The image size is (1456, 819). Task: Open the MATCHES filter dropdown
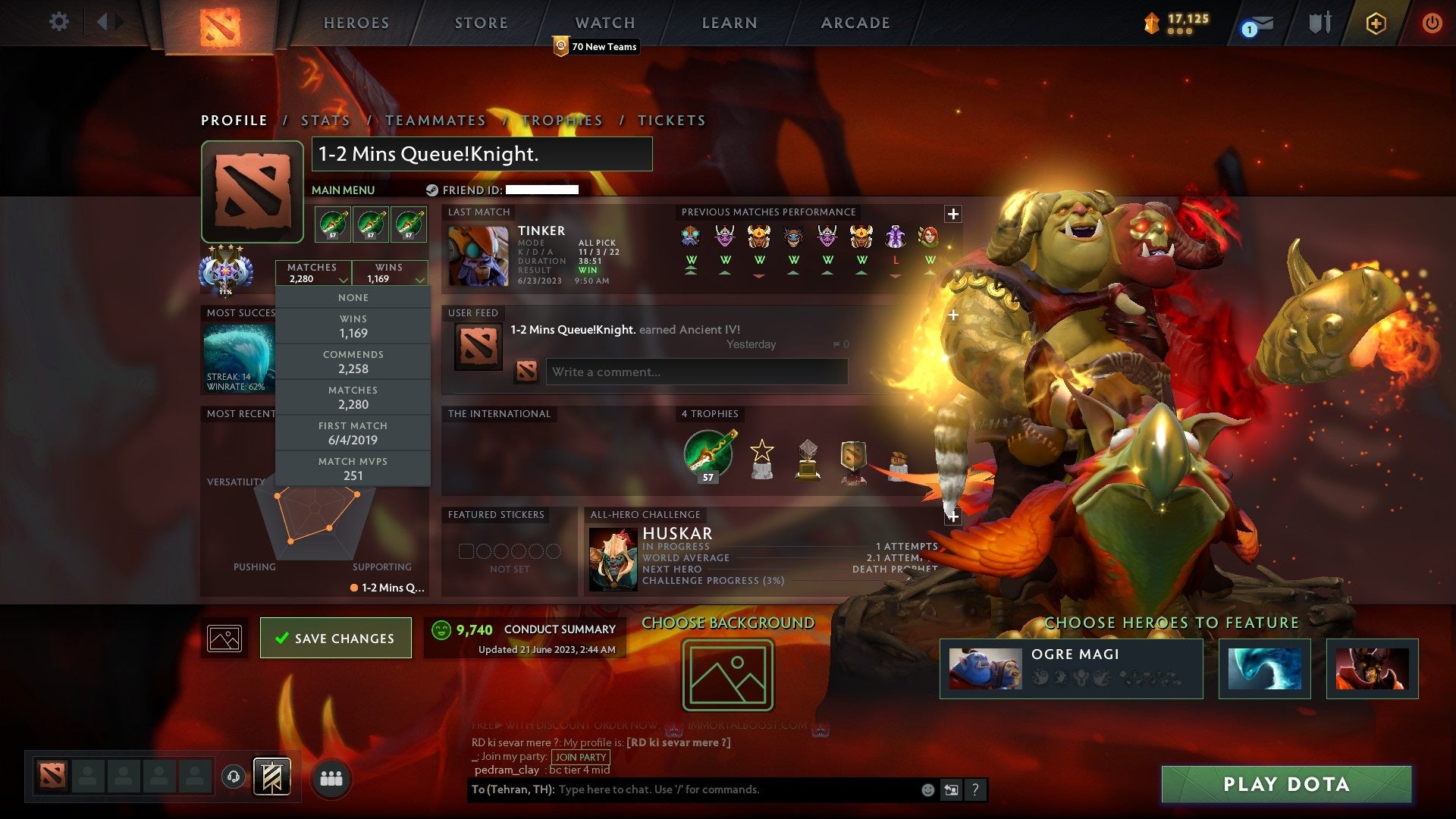[313, 273]
